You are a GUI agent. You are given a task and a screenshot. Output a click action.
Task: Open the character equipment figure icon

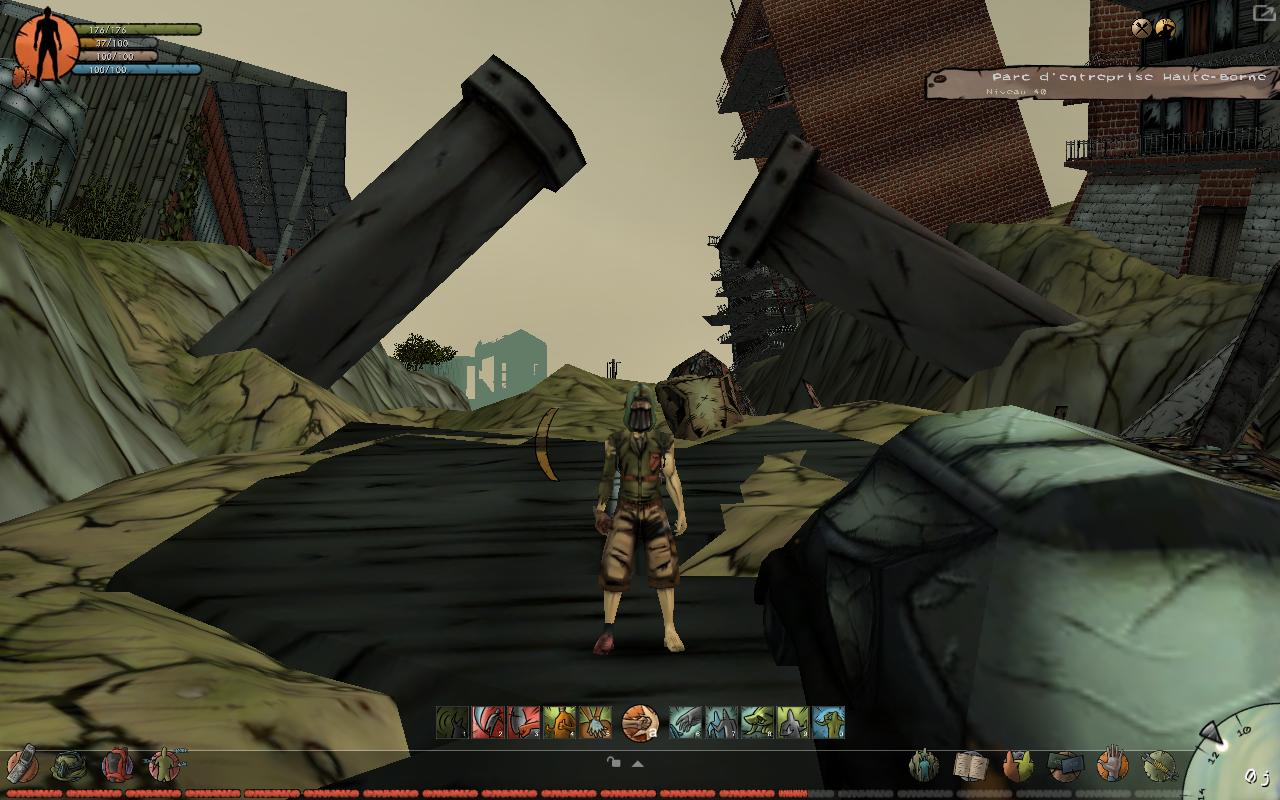(163, 766)
